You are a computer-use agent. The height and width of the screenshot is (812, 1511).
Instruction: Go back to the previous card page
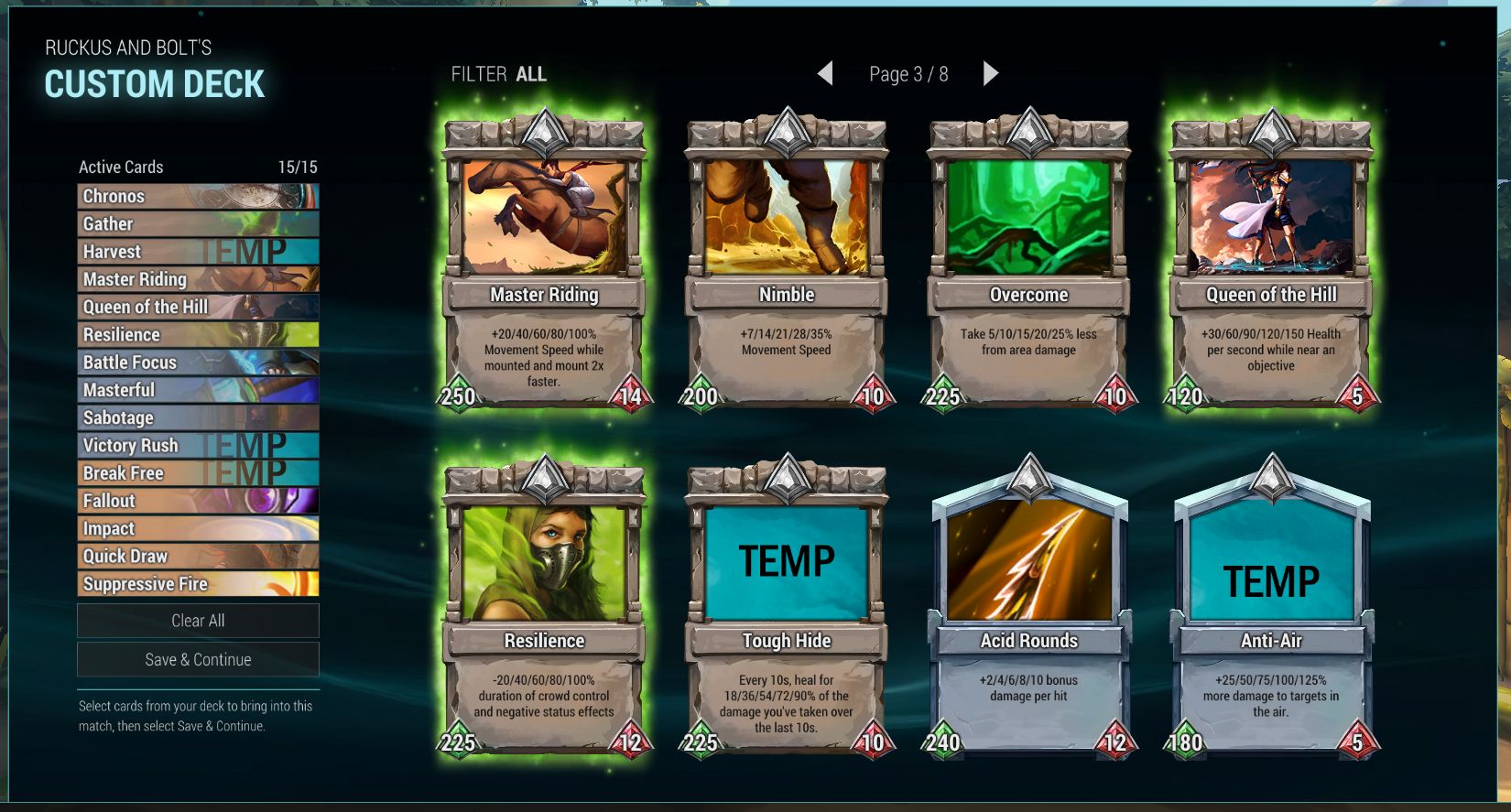pyautogui.click(x=825, y=74)
